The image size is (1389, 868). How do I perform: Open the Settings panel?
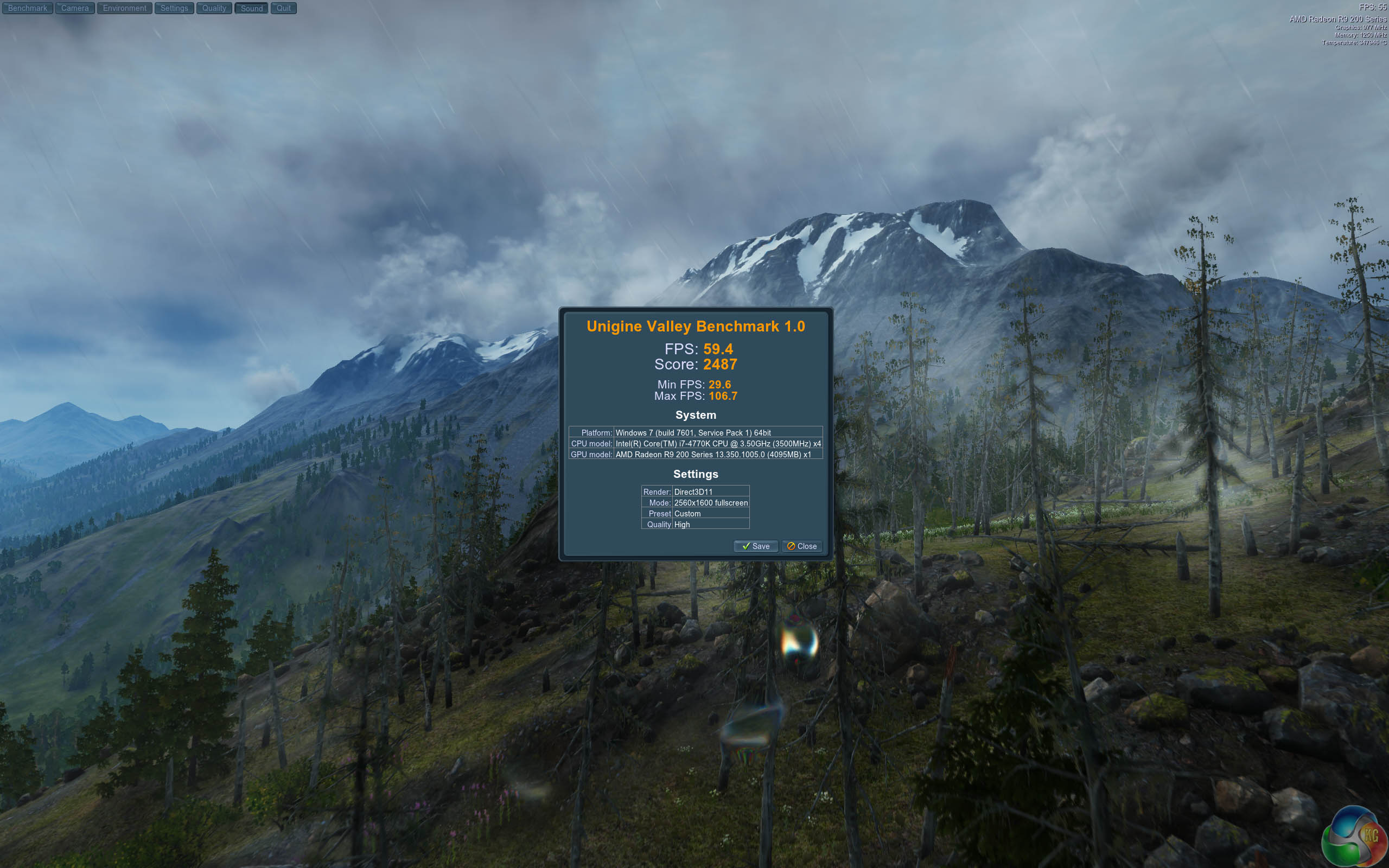click(x=174, y=8)
